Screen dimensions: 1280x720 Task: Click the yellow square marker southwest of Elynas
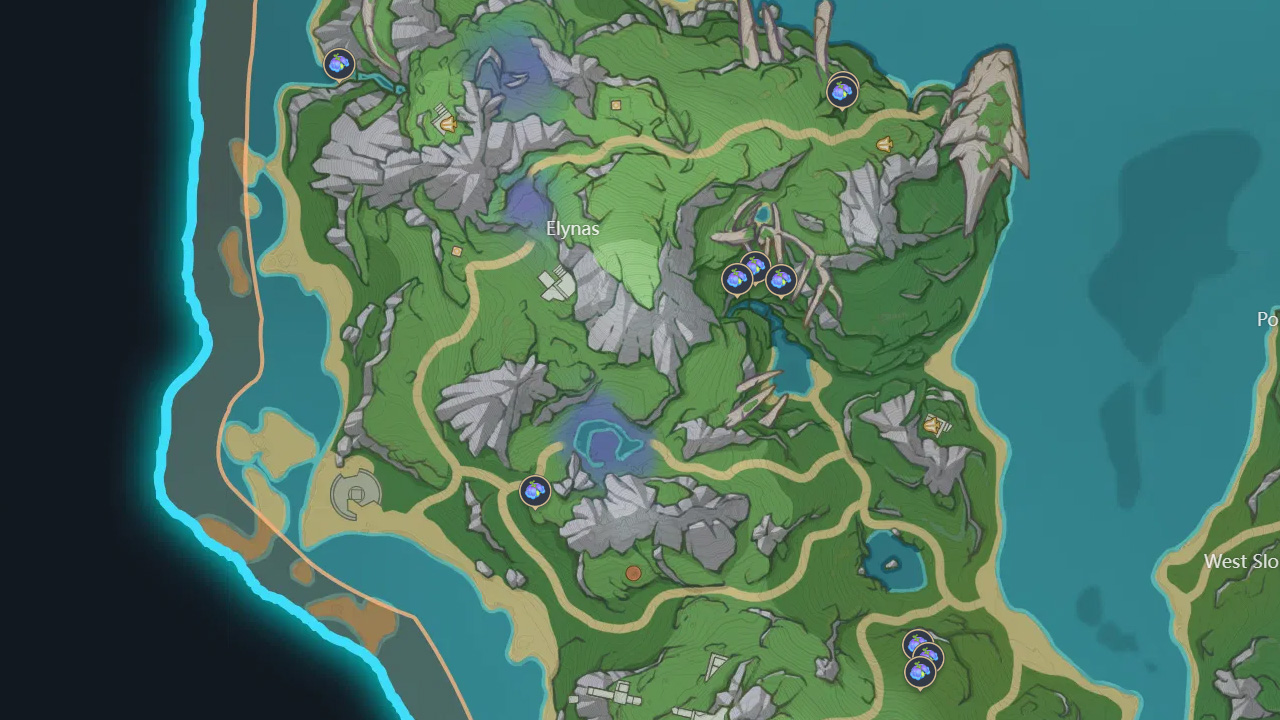[x=455, y=250]
